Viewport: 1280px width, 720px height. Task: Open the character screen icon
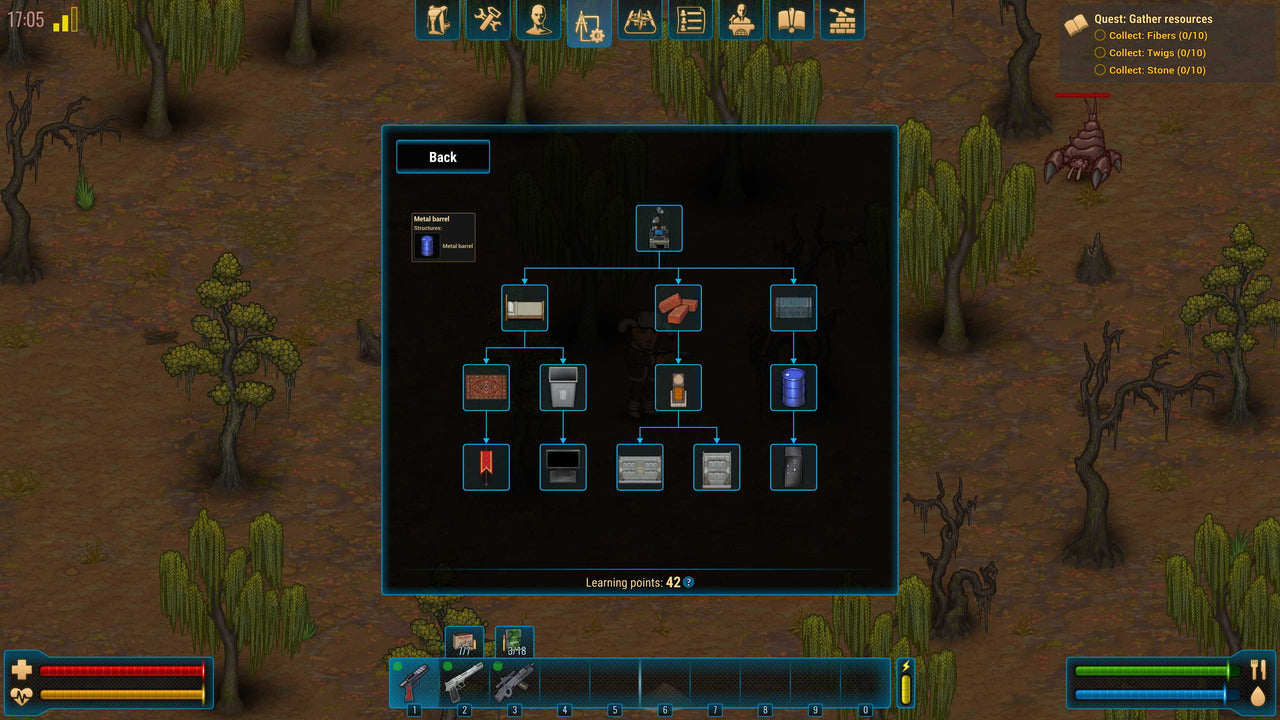pyautogui.click(x=538, y=20)
